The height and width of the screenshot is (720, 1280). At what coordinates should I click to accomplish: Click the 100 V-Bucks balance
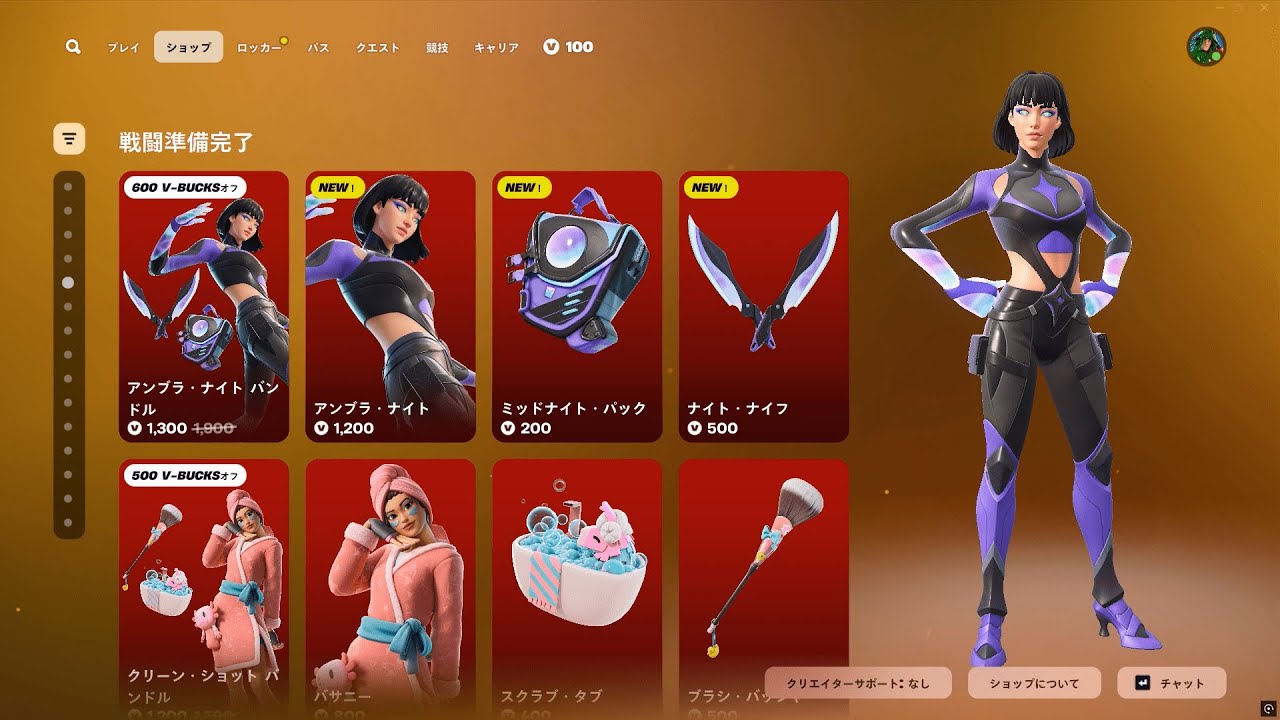point(568,47)
